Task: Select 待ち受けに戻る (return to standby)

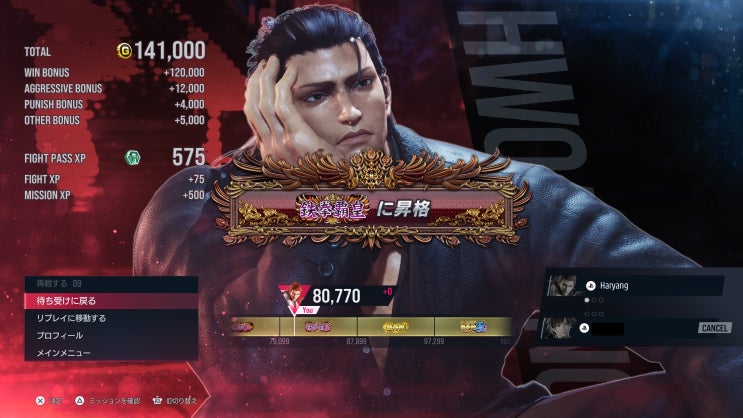Action: click(x=110, y=301)
